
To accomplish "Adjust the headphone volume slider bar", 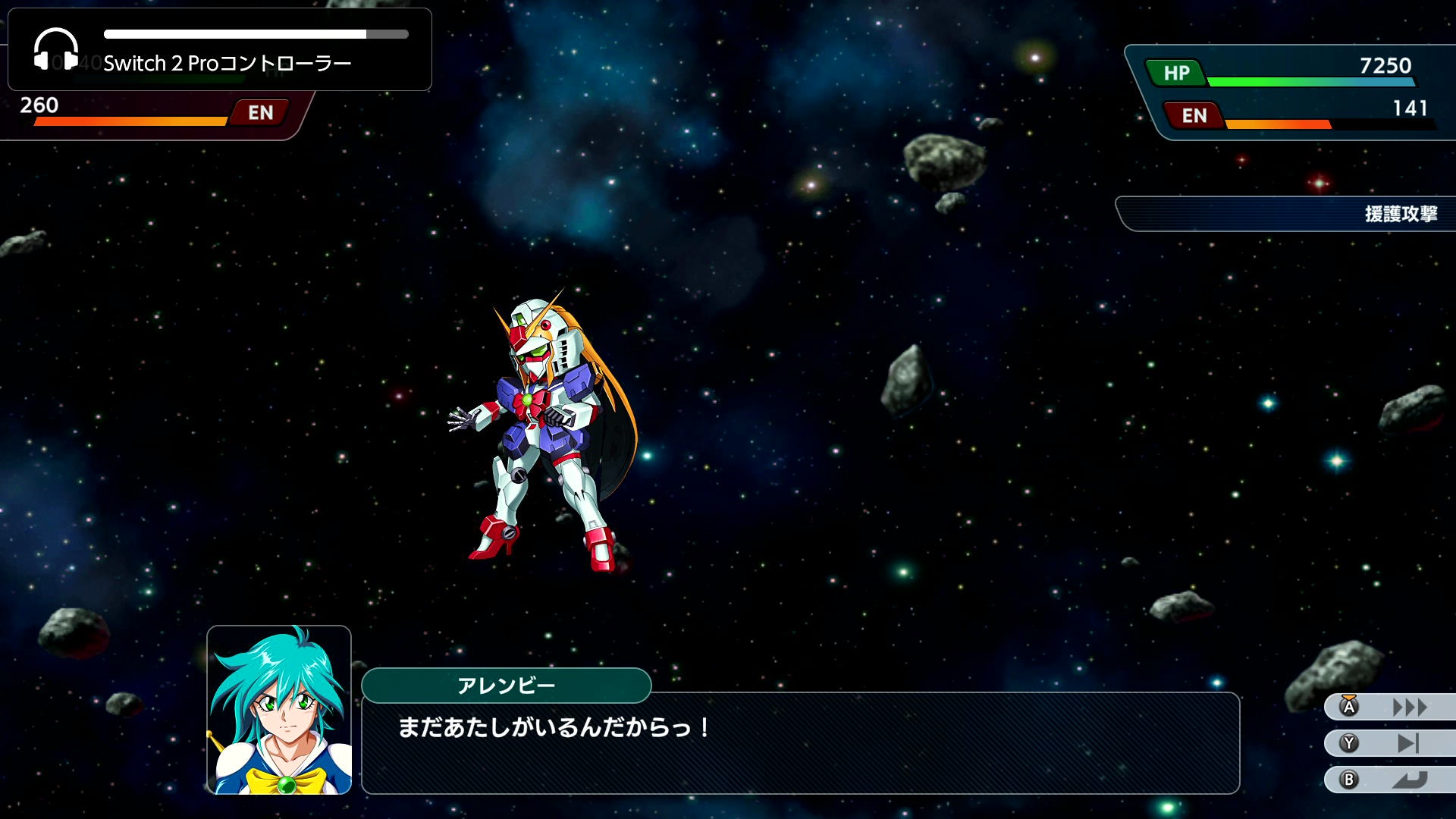I will [x=256, y=34].
